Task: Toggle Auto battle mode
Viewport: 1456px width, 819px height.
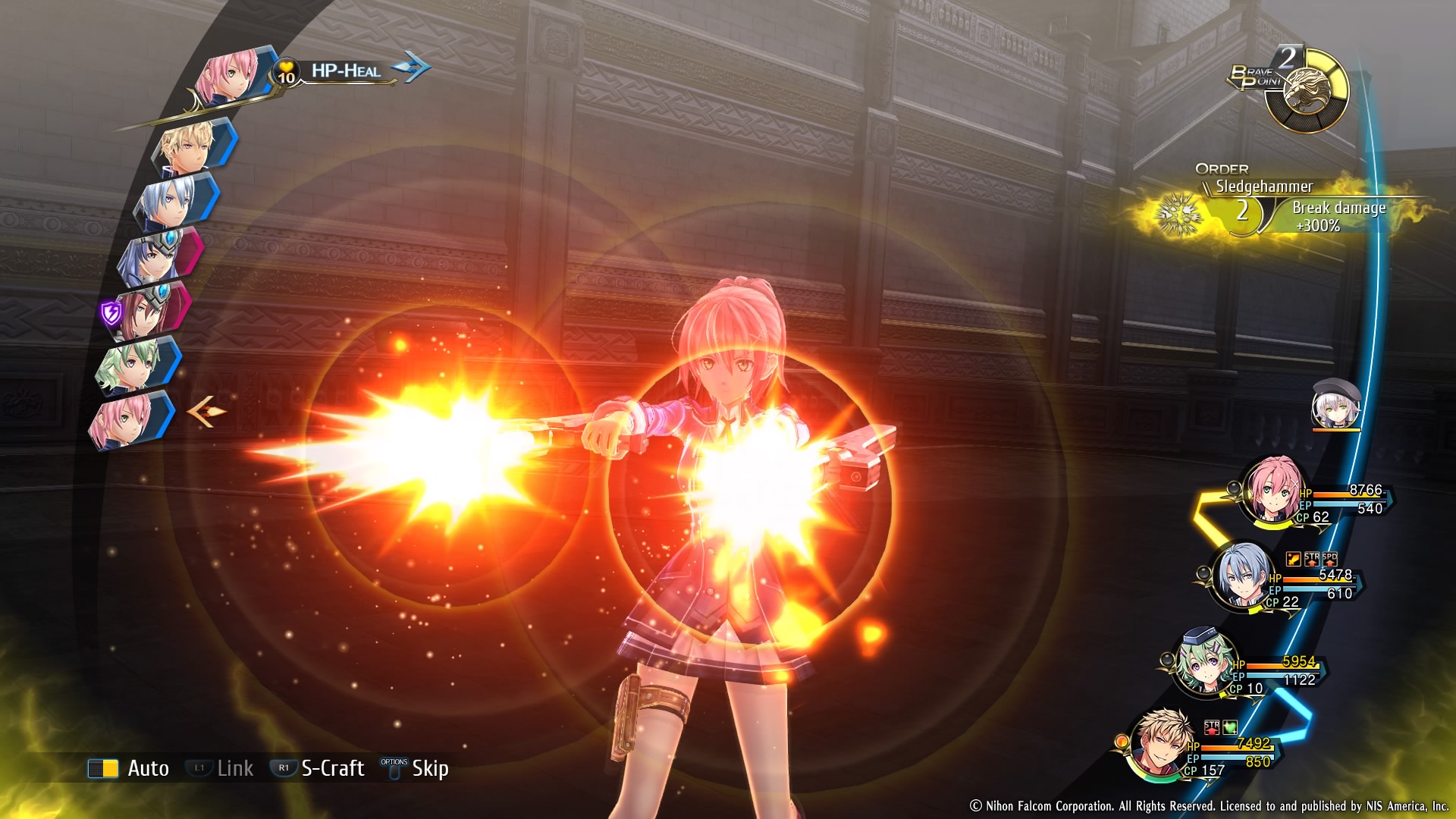Action: pos(129,768)
